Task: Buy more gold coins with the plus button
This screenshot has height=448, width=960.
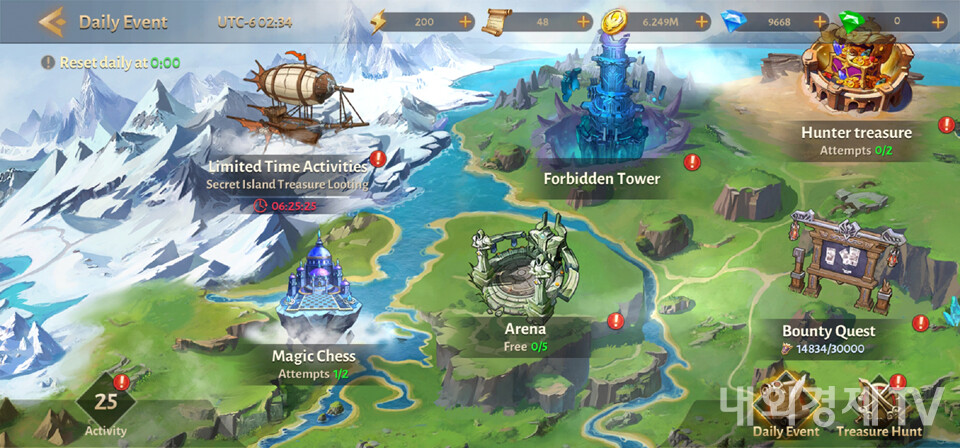Action: [x=702, y=21]
